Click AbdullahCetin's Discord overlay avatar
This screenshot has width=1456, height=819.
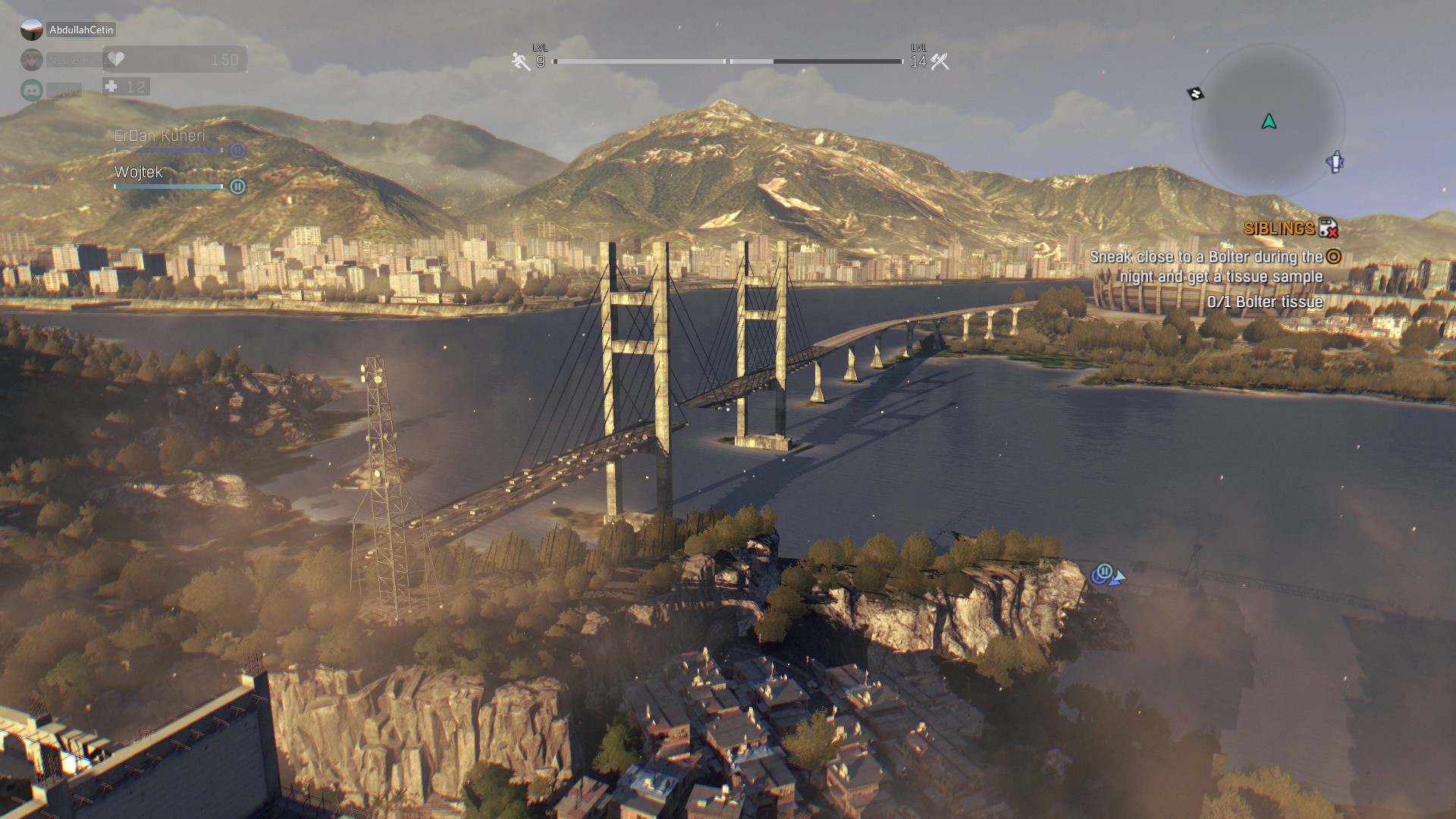tap(32, 30)
